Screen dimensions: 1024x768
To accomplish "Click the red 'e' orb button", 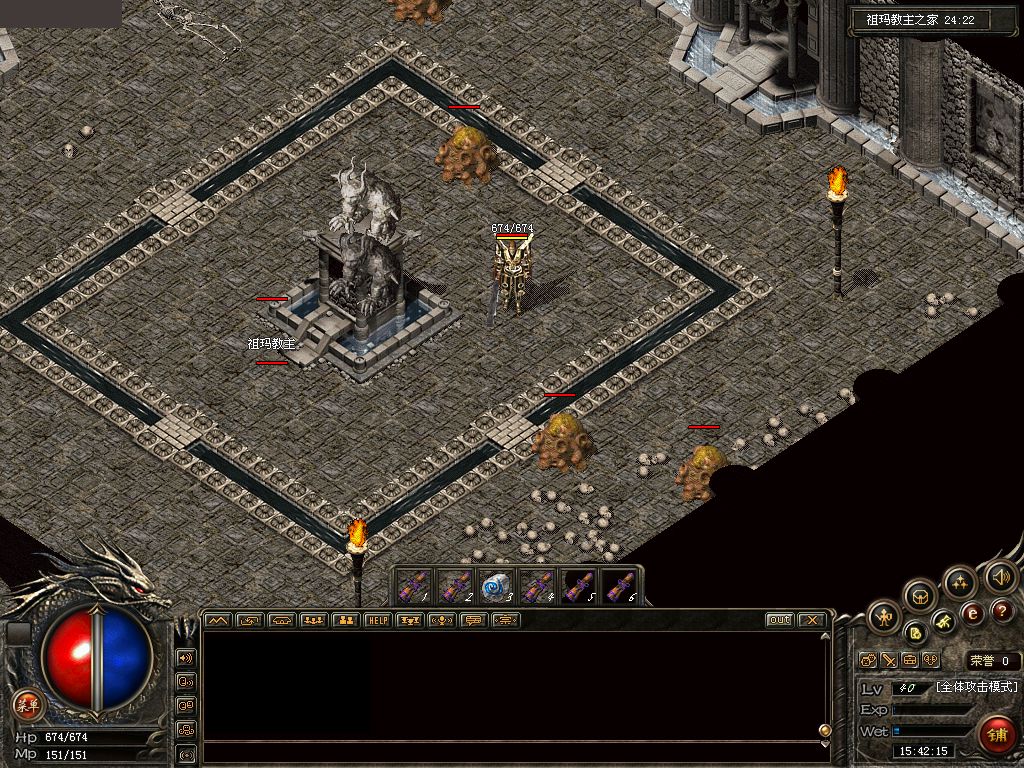I will tap(971, 612).
